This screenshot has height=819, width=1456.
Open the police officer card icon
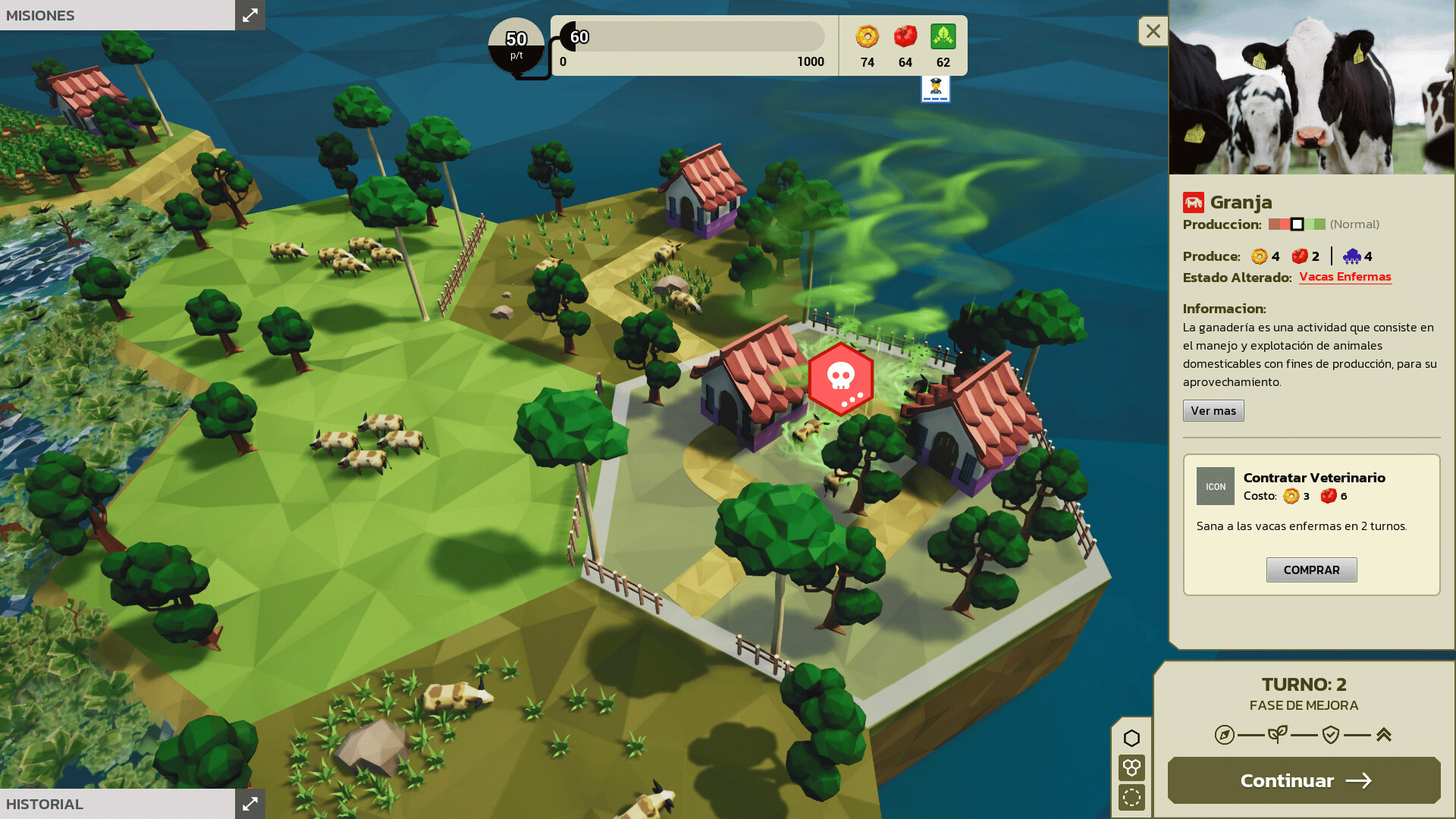(x=935, y=89)
